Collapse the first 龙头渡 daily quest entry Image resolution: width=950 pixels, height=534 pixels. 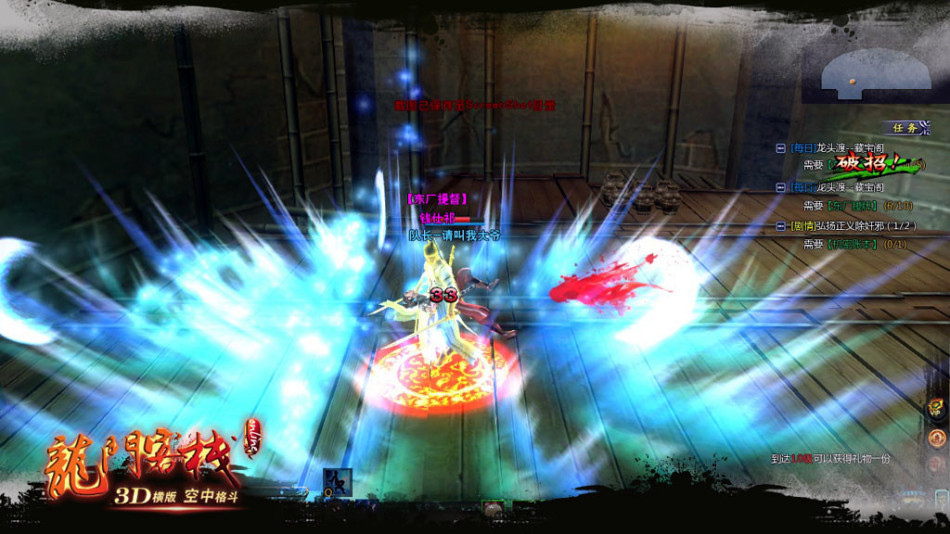pyautogui.click(x=780, y=147)
